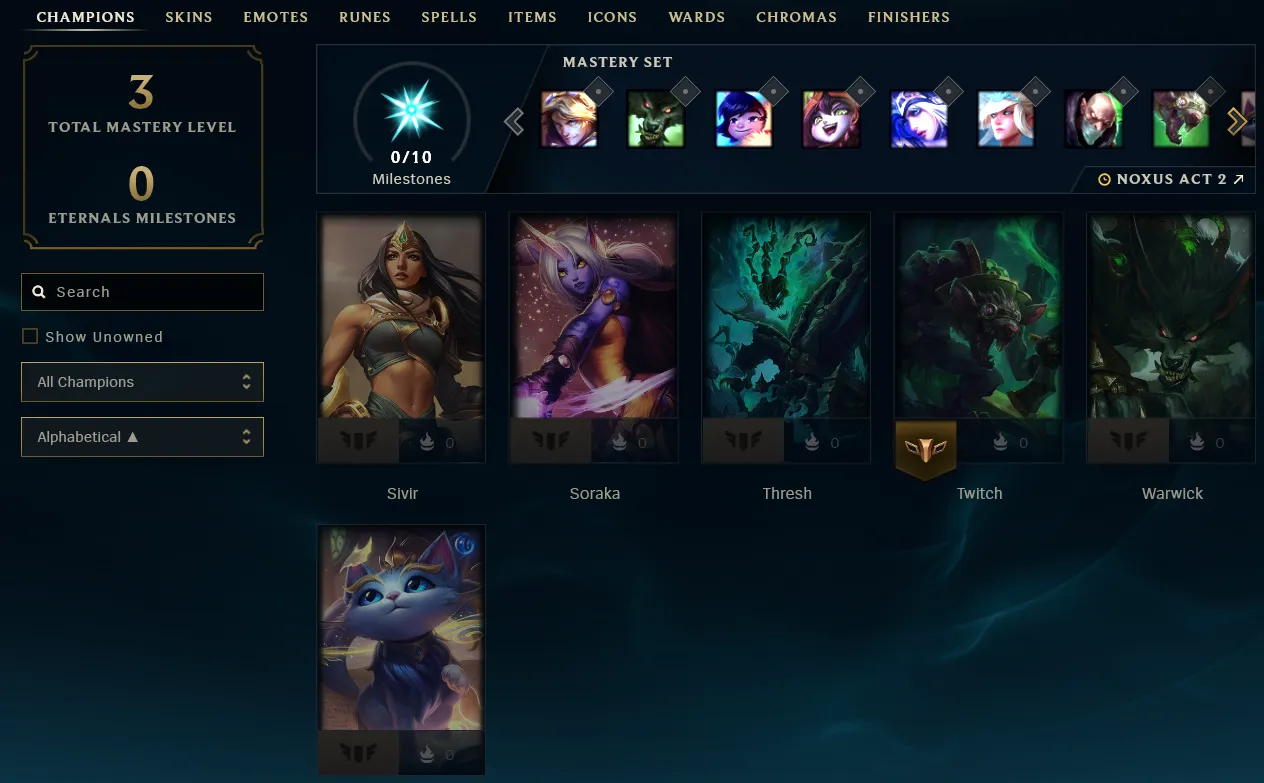This screenshot has width=1264, height=783.
Task: View the Chromas tab
Action: (796, 17)
